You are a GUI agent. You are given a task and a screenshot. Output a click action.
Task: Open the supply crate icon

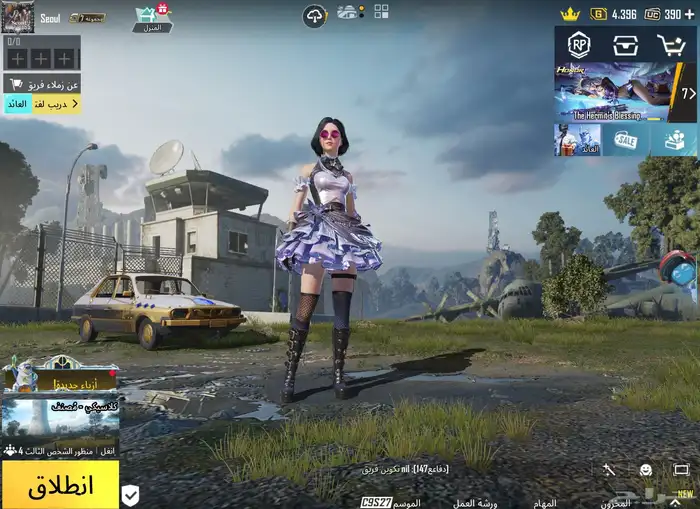[626, 44]
